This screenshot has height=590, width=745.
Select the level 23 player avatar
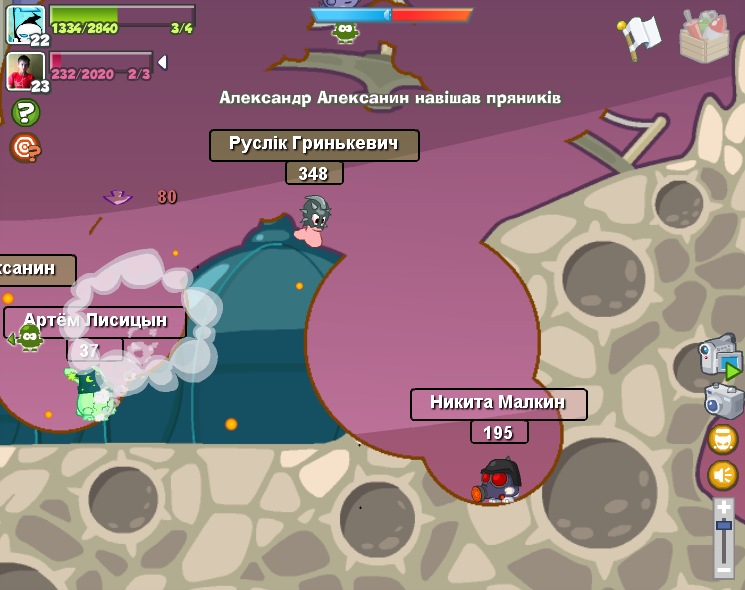tap(25, 70)
